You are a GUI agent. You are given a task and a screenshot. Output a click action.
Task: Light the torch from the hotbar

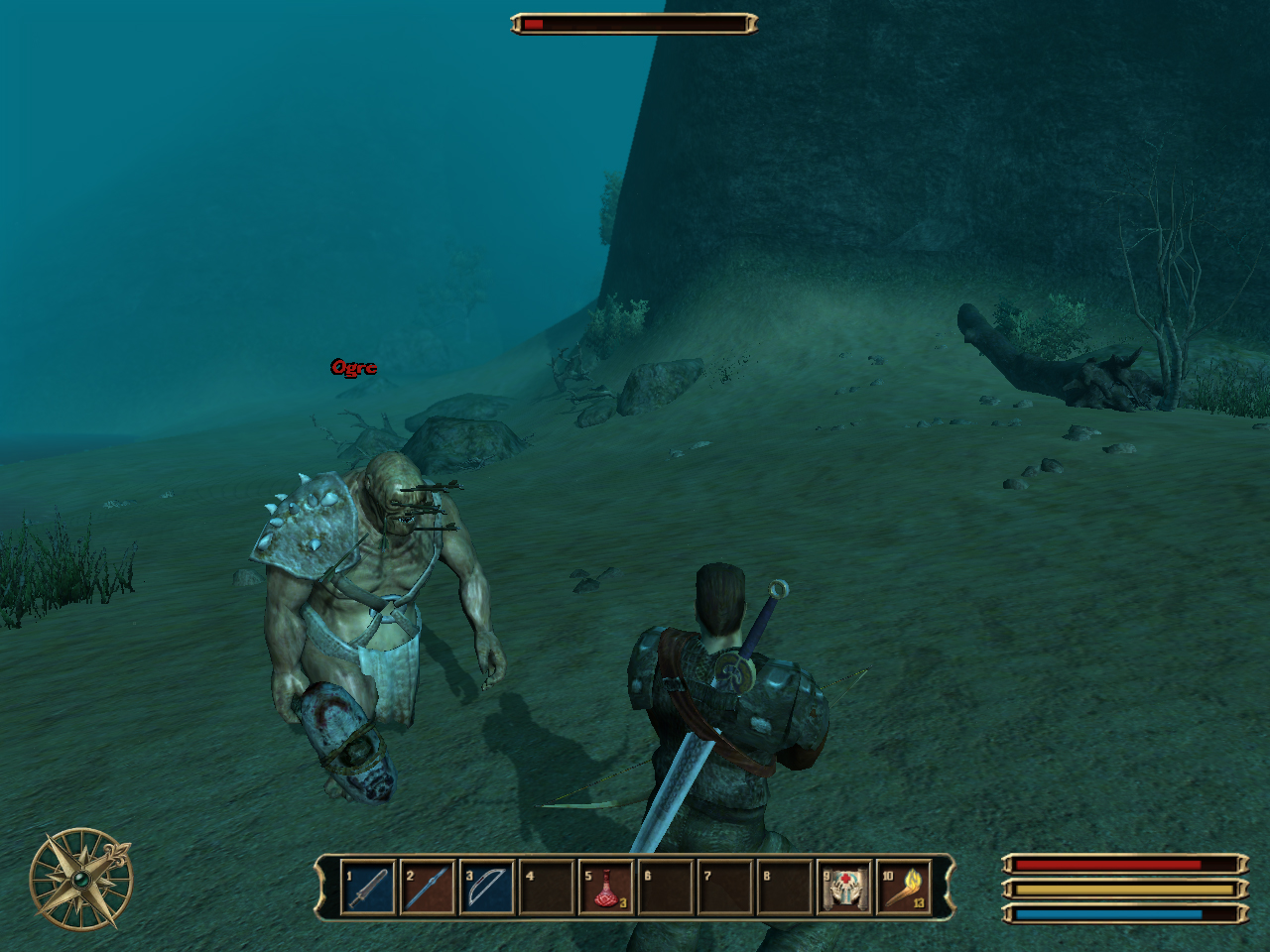(904, 888)
